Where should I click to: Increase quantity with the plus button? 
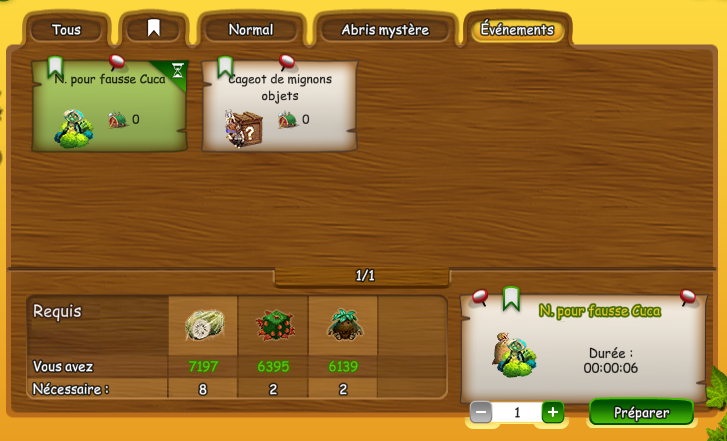[x=552, y=412]
